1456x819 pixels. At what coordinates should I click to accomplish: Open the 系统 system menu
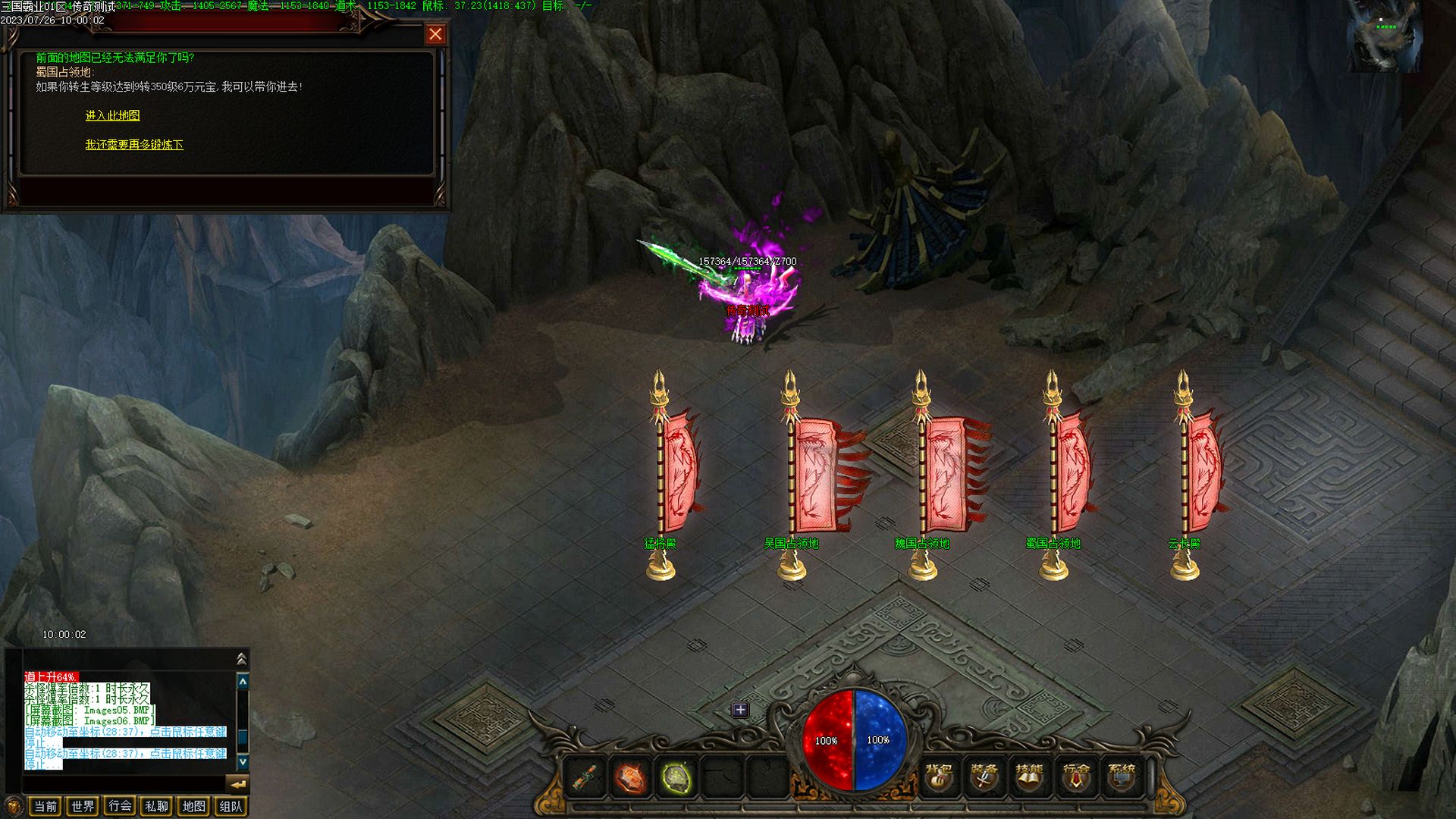pyautogui.click(x=1122, y=777)
